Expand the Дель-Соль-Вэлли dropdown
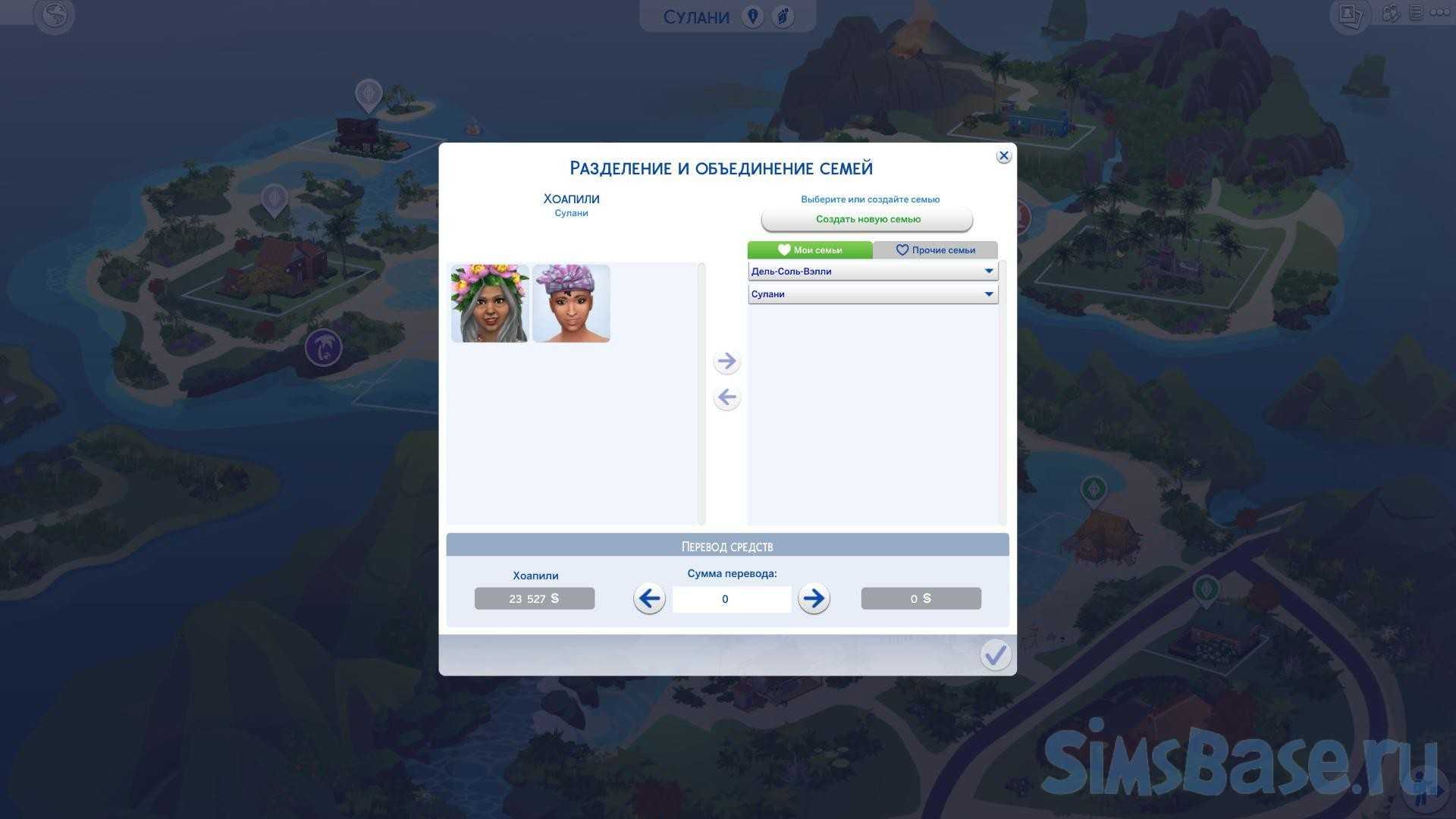Screen dimensions: 1456x819 [x=872, y=271]
